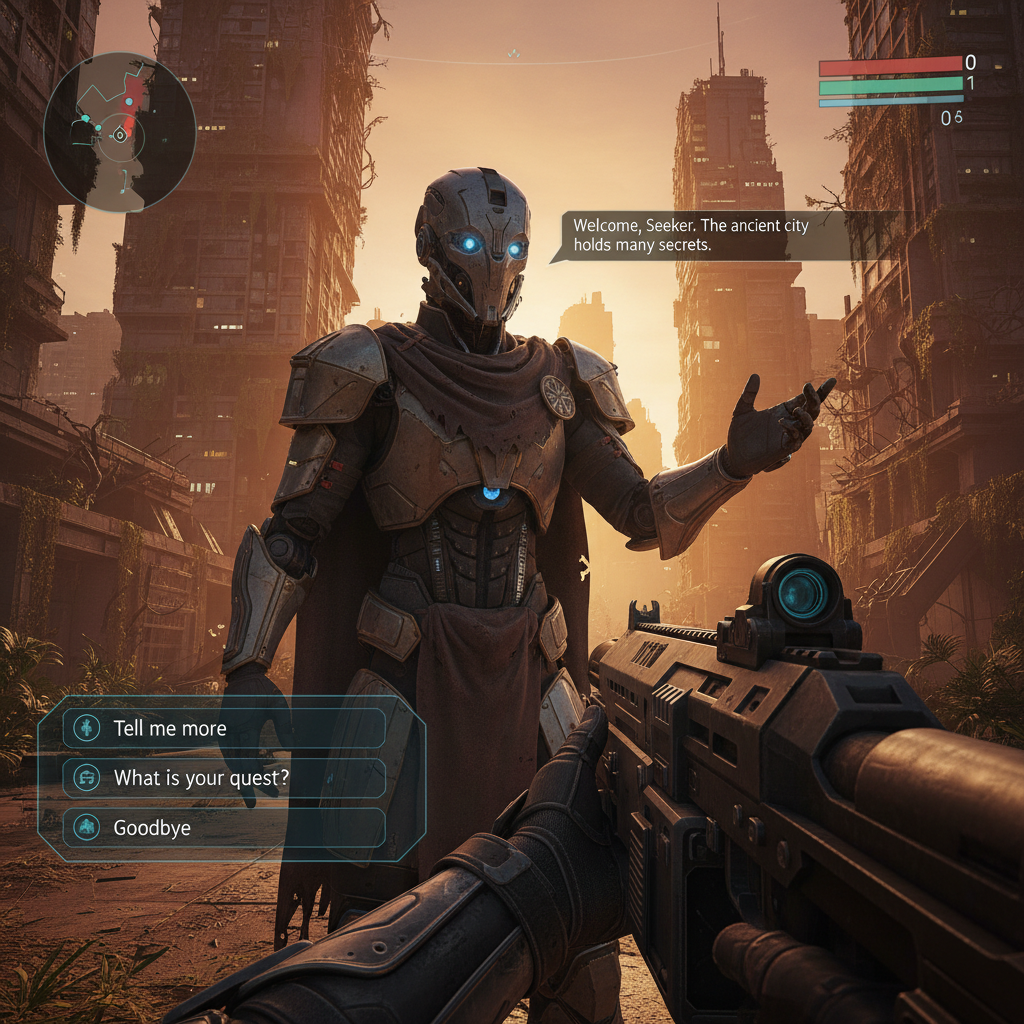Open the circular minimap
Image resolution: width=1024 pixels, height=1024 pixels.
119,132
